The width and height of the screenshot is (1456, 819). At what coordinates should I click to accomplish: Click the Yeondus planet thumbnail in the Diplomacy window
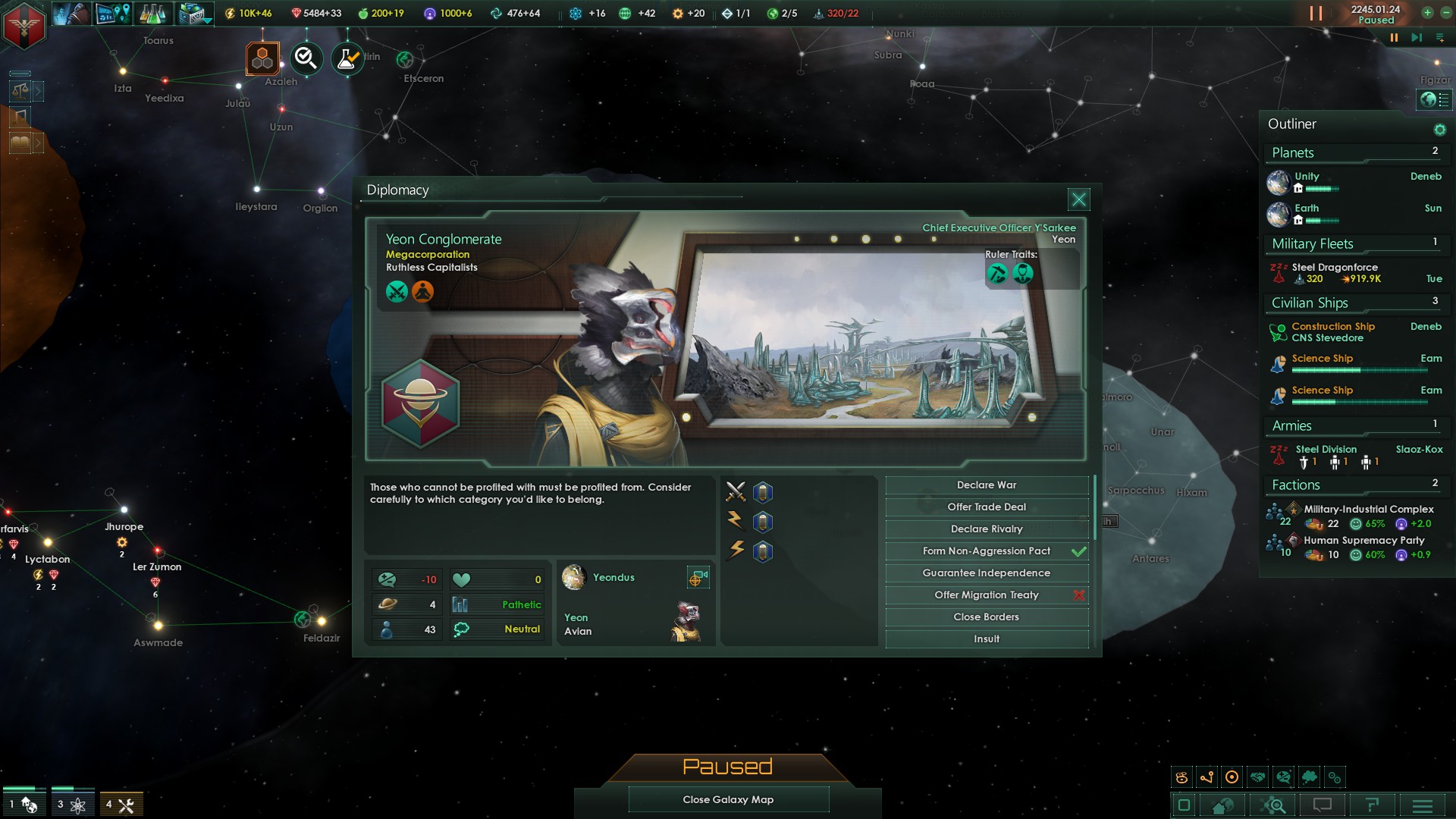click(574, 577)
